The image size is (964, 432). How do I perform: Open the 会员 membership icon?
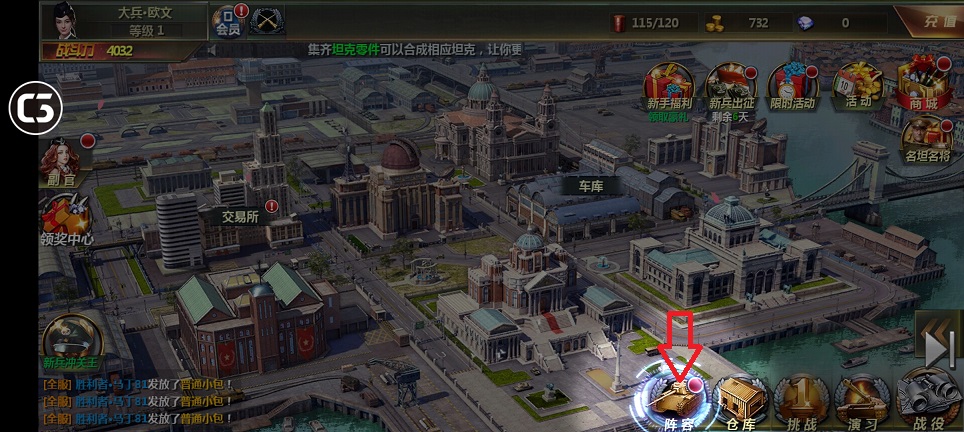[229, 20]
